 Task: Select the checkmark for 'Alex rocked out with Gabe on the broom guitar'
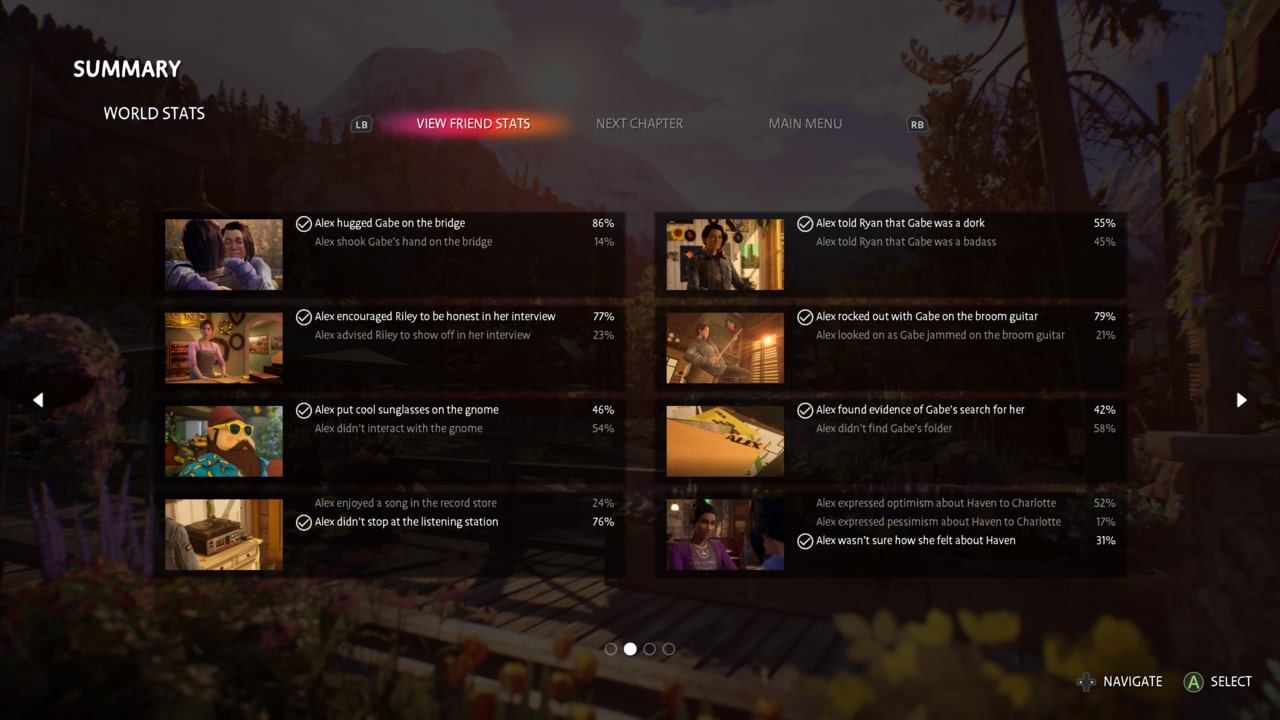click(805, 316)
